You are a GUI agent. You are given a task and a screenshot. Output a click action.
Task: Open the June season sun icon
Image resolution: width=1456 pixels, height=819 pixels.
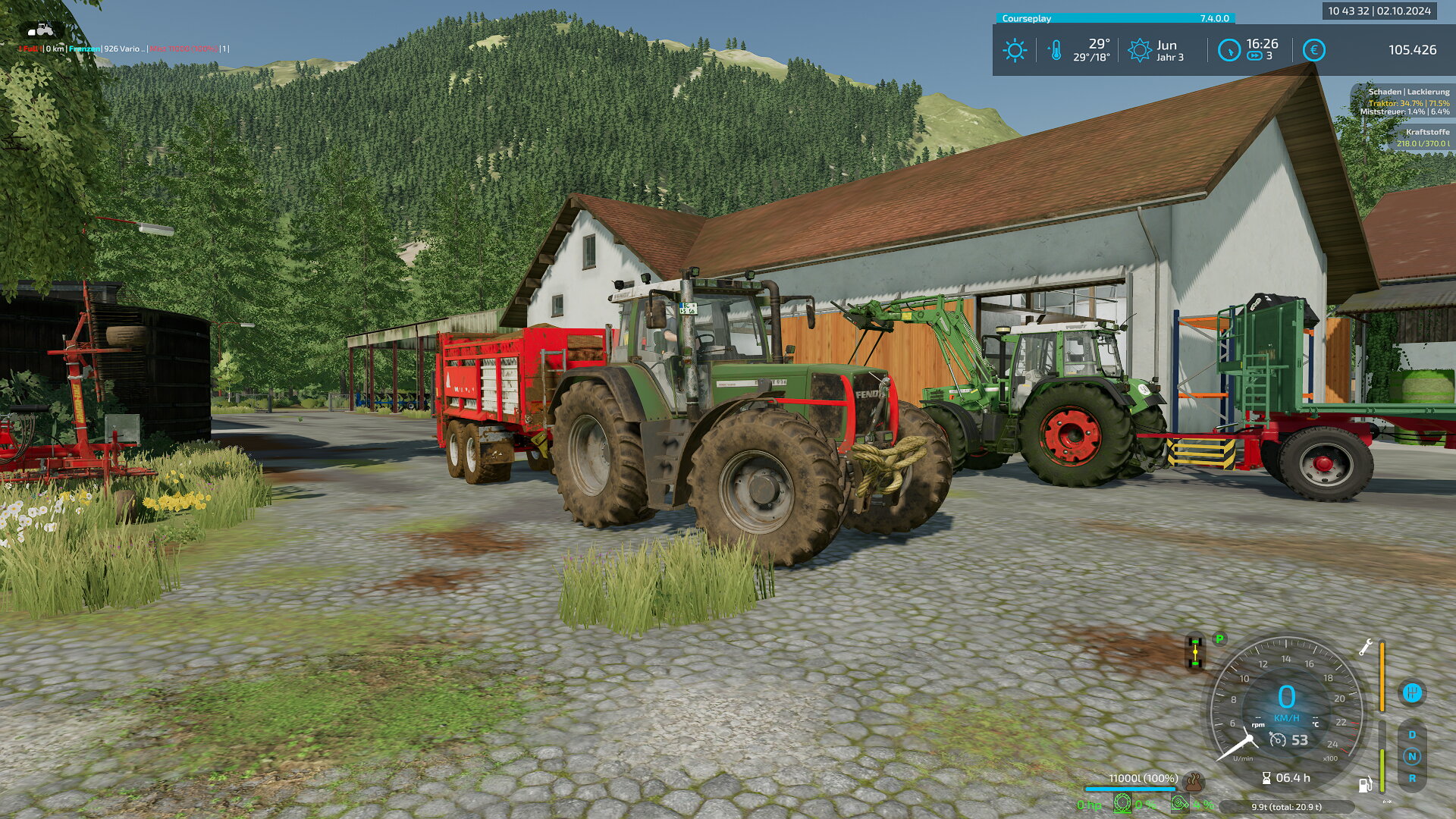click(1139, 51)
